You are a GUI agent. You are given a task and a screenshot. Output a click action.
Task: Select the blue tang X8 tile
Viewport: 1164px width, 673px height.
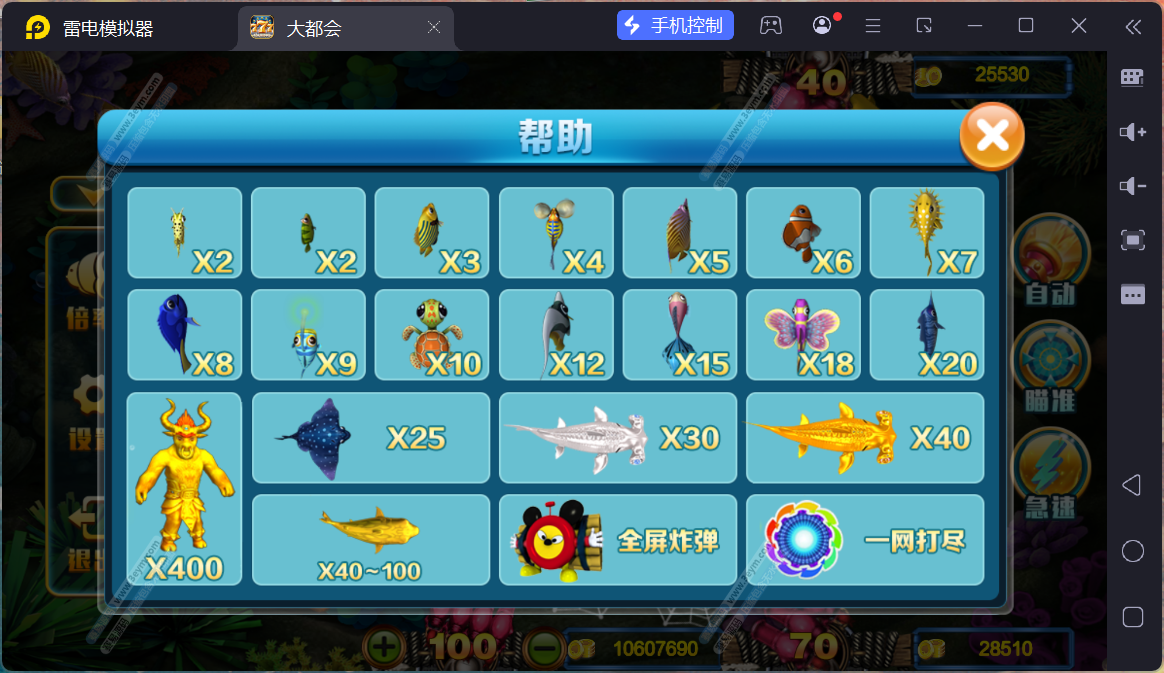pyautogui.click(x=184, y=335)
